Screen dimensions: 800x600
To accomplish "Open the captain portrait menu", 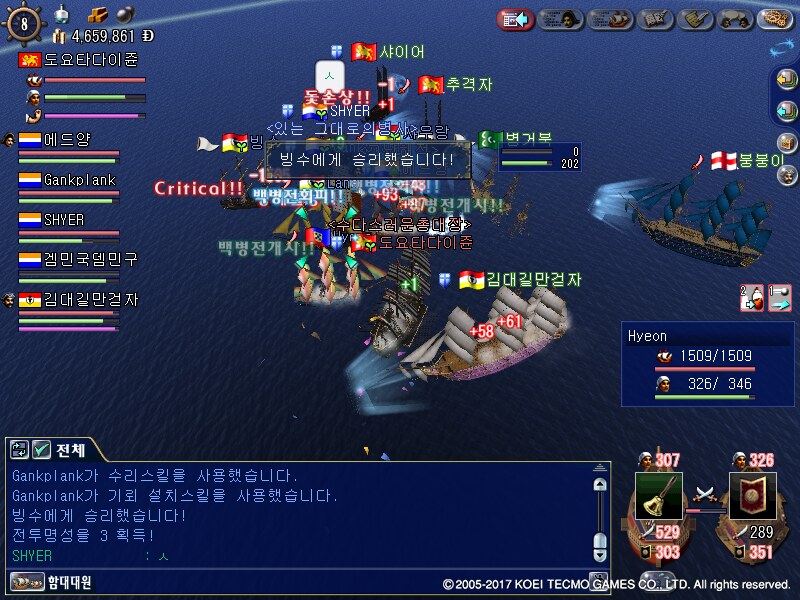I will [561, 18].
